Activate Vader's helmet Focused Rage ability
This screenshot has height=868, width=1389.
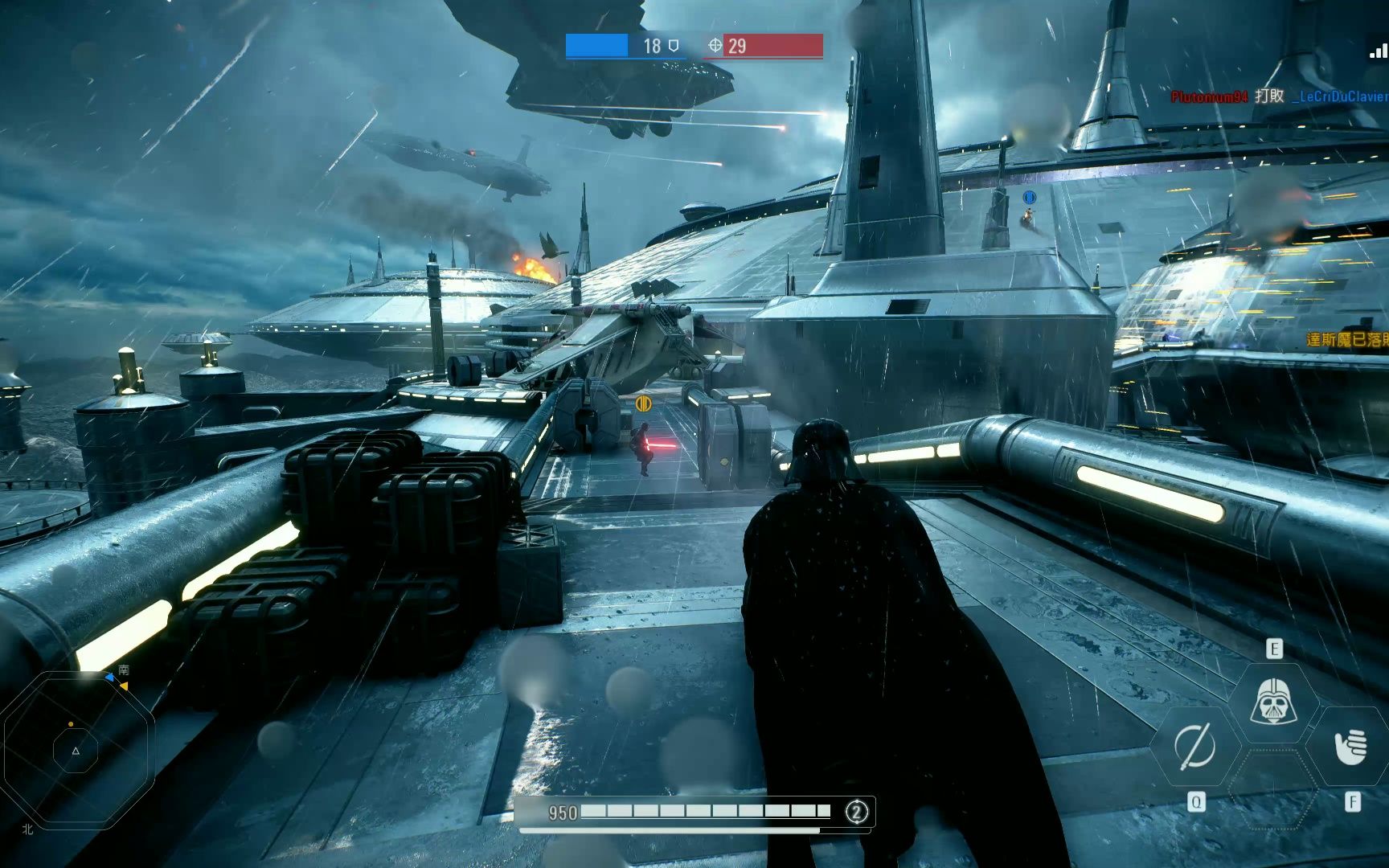[x=1273, y=702]
